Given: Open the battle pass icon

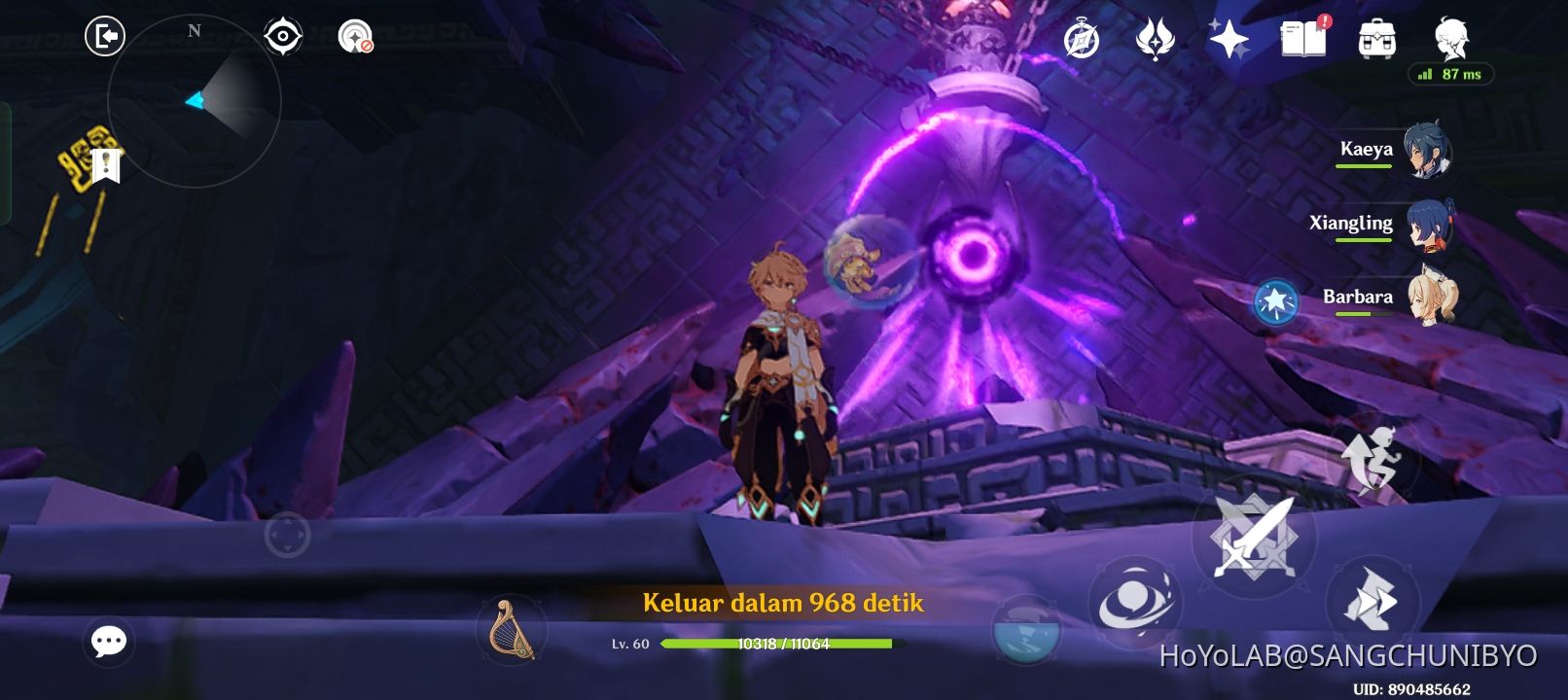Looking at the screenshot, I should [x=1155, y=38].
